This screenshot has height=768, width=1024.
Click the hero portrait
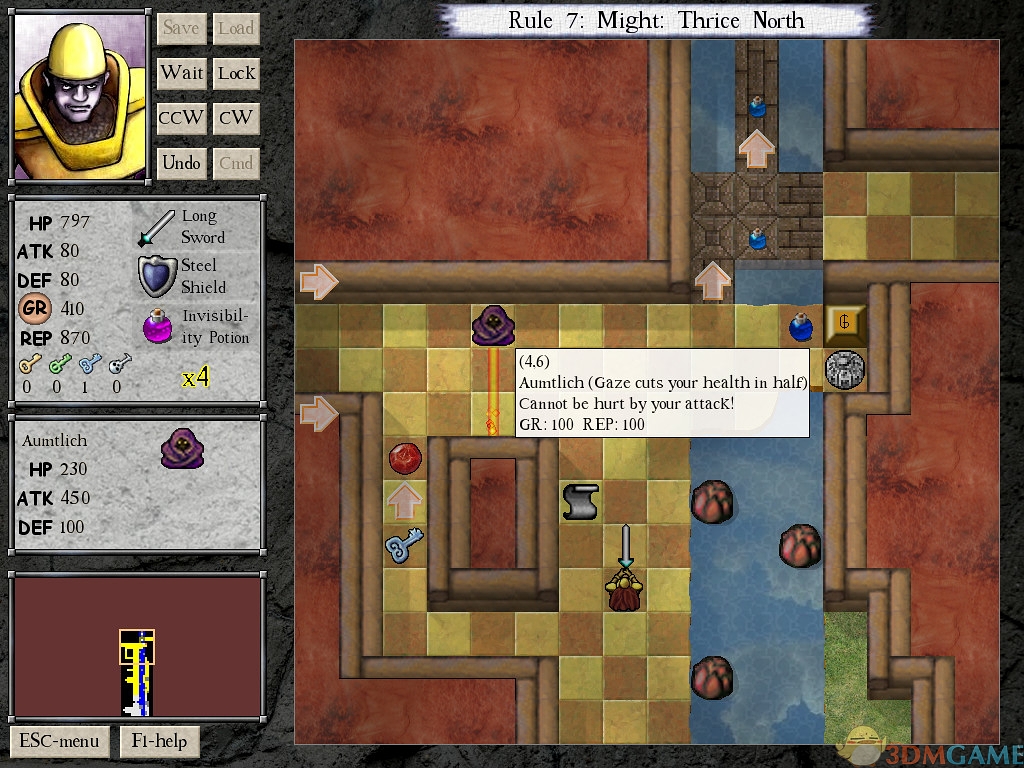click(80, 97)
